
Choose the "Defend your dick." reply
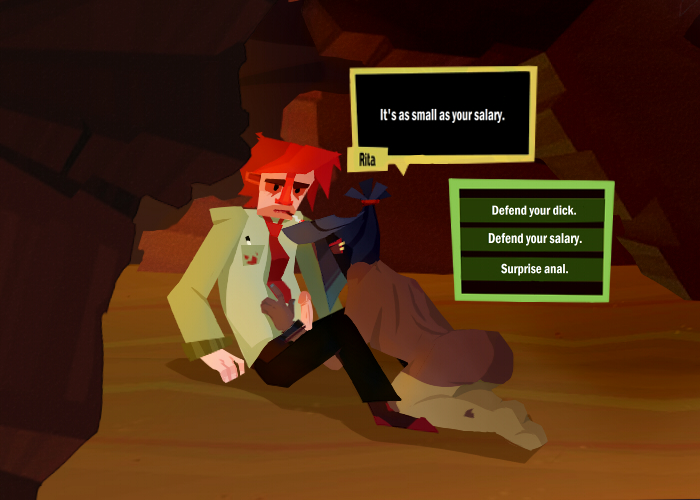pyautogui.click(x=534, y=211)
